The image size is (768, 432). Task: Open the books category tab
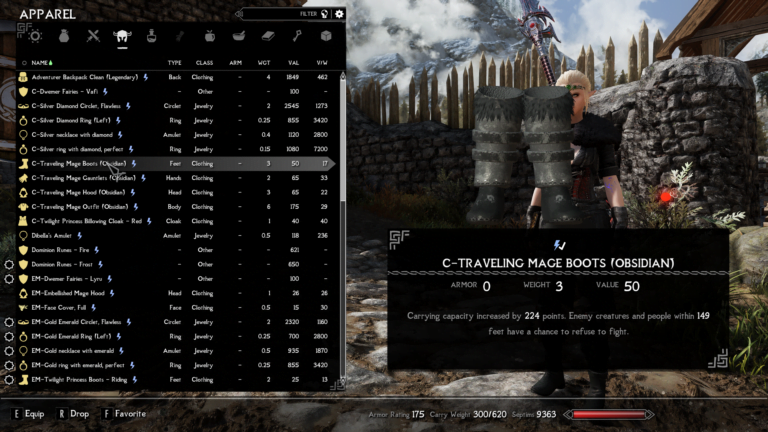(268, 36)
